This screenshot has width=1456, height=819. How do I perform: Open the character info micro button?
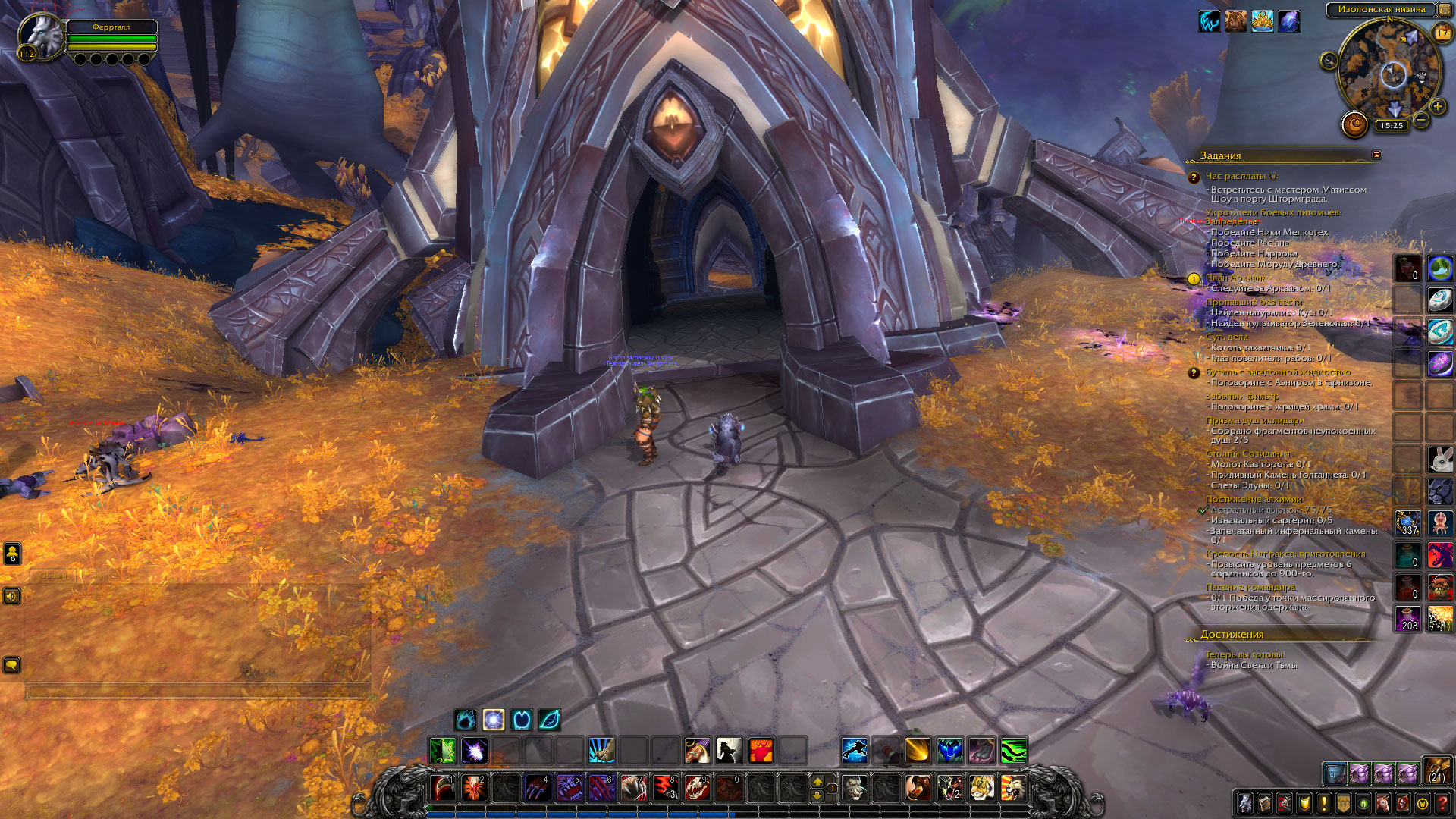[1244, 803]
